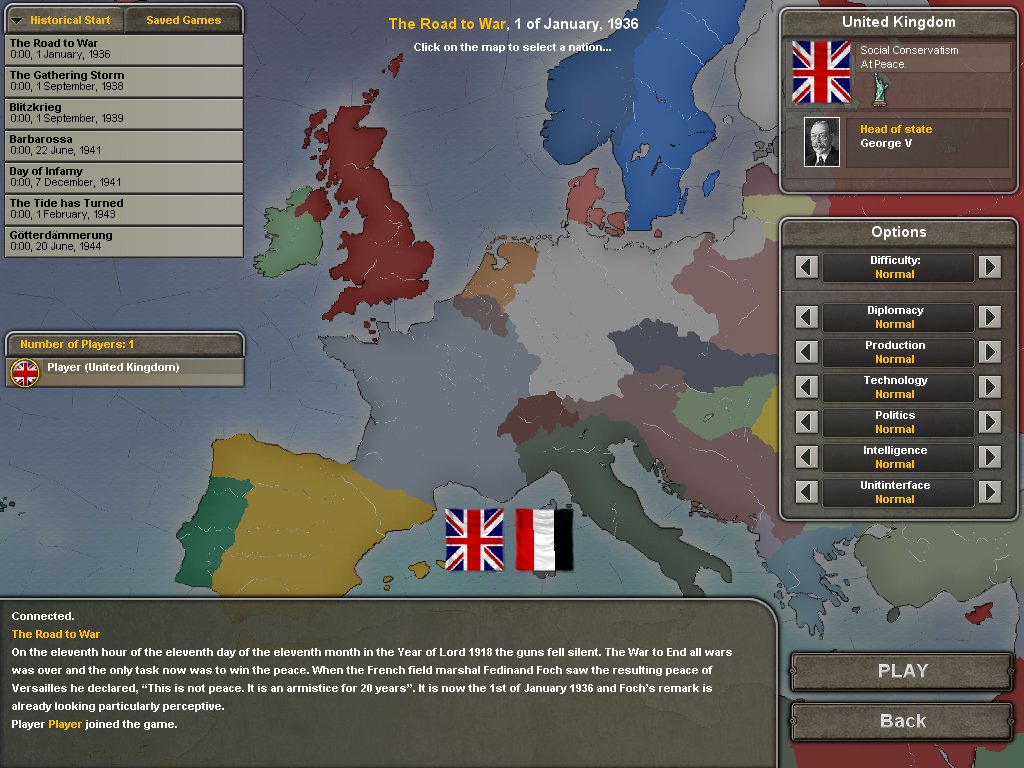The image size is (1024, 768).
Task: Go back using the Back button
Action: pos(902,721)
